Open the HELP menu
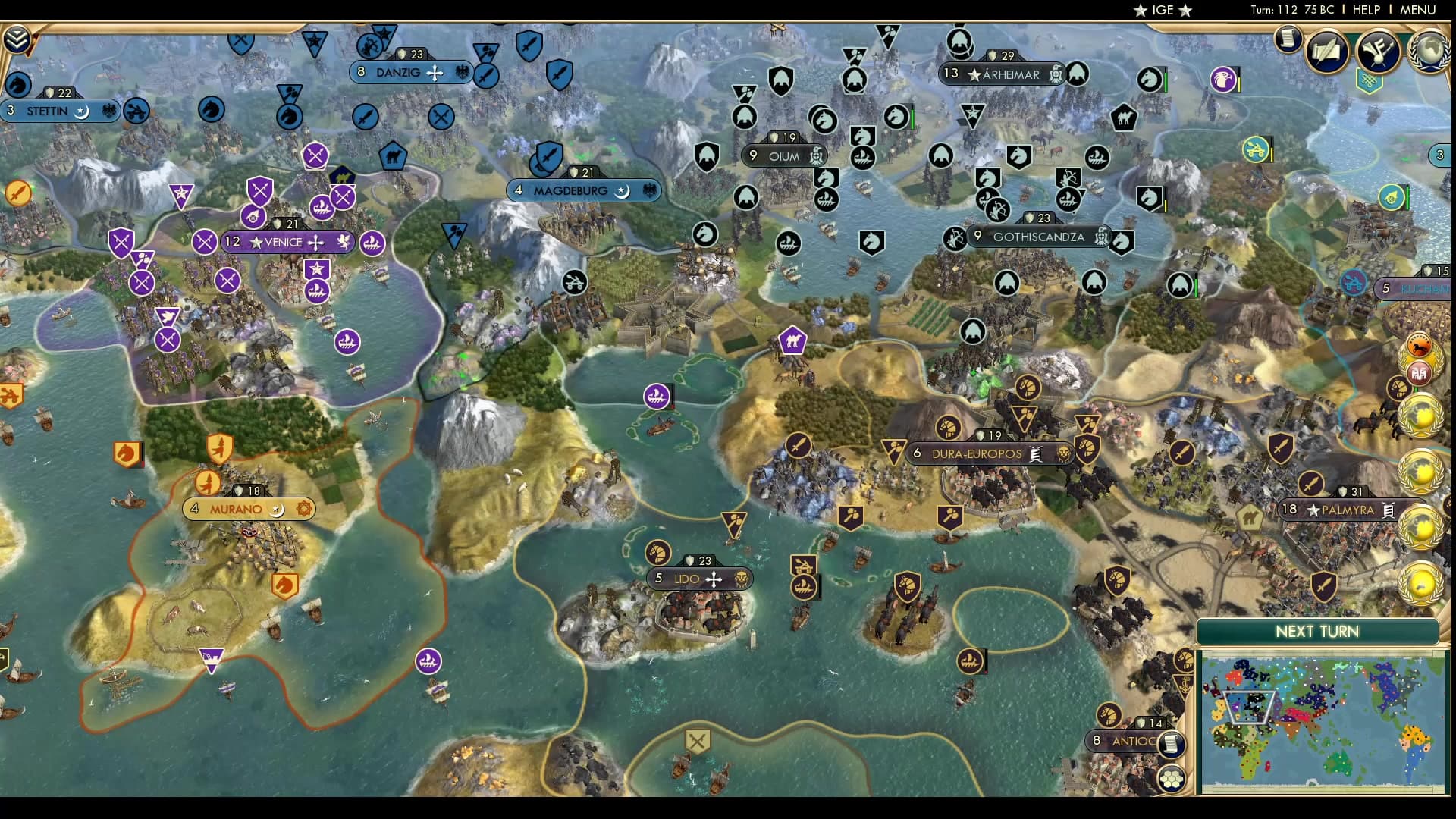 point(1365,11)
